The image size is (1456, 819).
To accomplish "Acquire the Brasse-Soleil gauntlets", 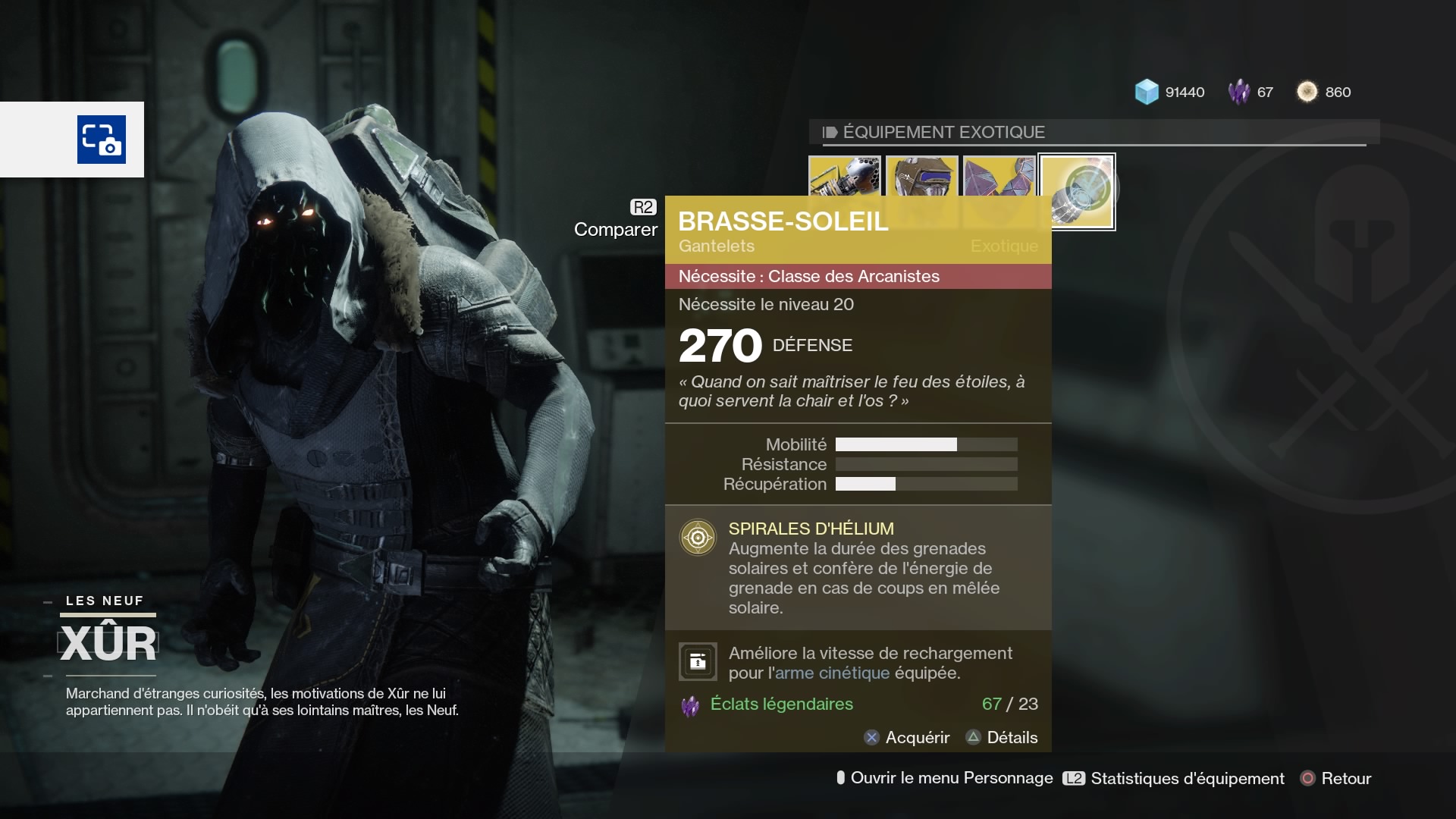I will tap(907, 737).
